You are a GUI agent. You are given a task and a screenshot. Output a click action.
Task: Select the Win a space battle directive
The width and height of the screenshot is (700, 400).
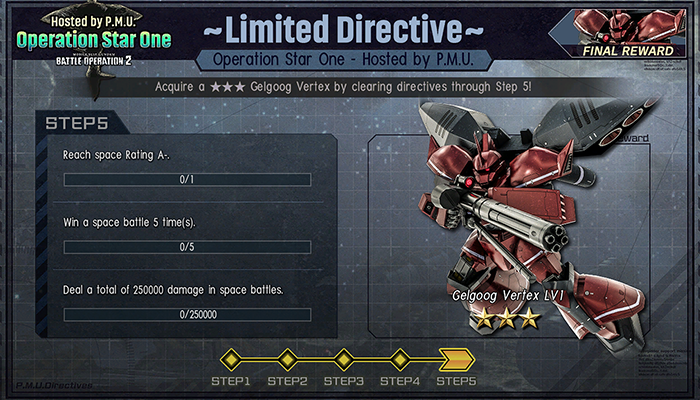187,236
